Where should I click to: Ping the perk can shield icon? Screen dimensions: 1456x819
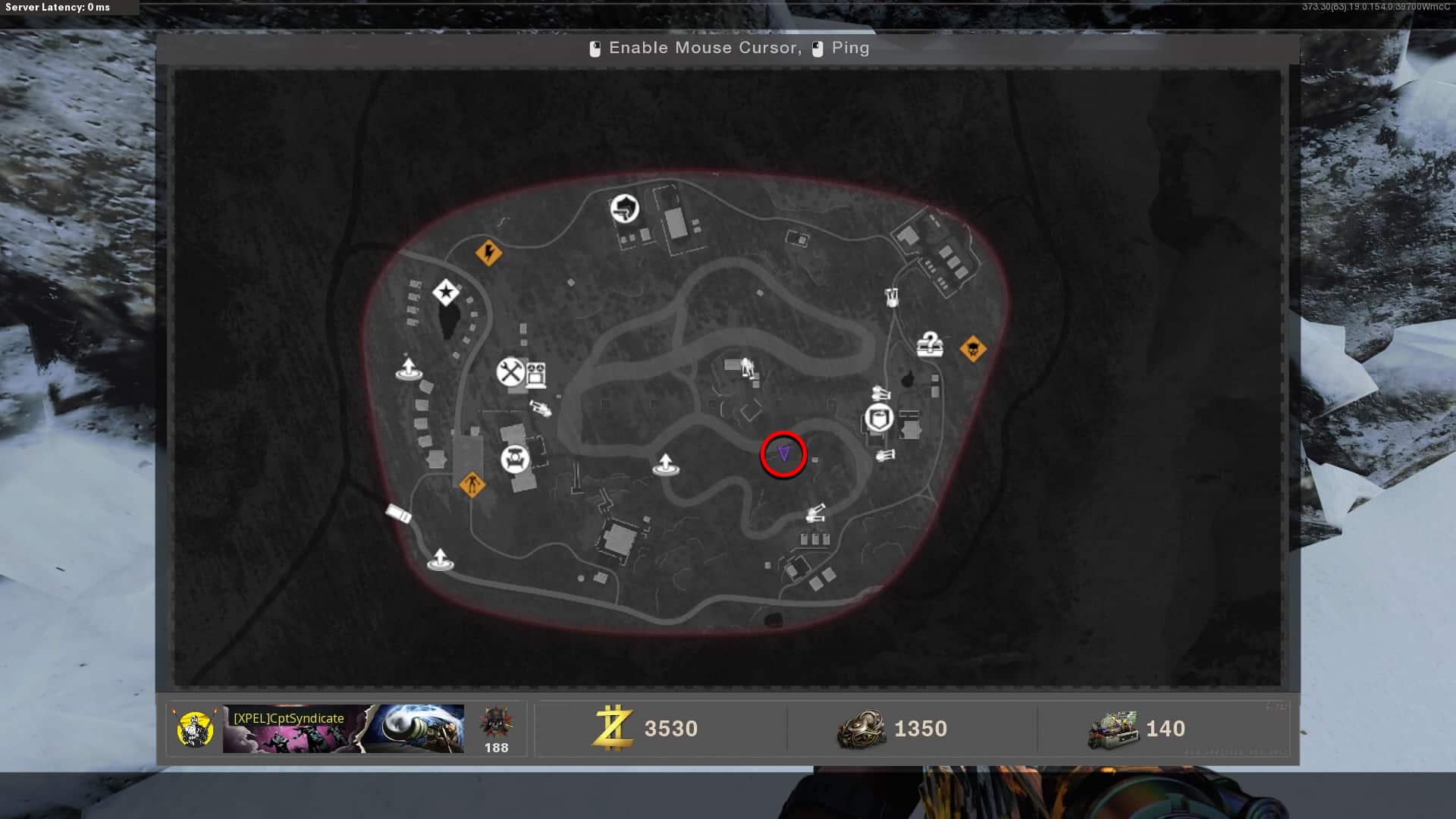point(879,418)
